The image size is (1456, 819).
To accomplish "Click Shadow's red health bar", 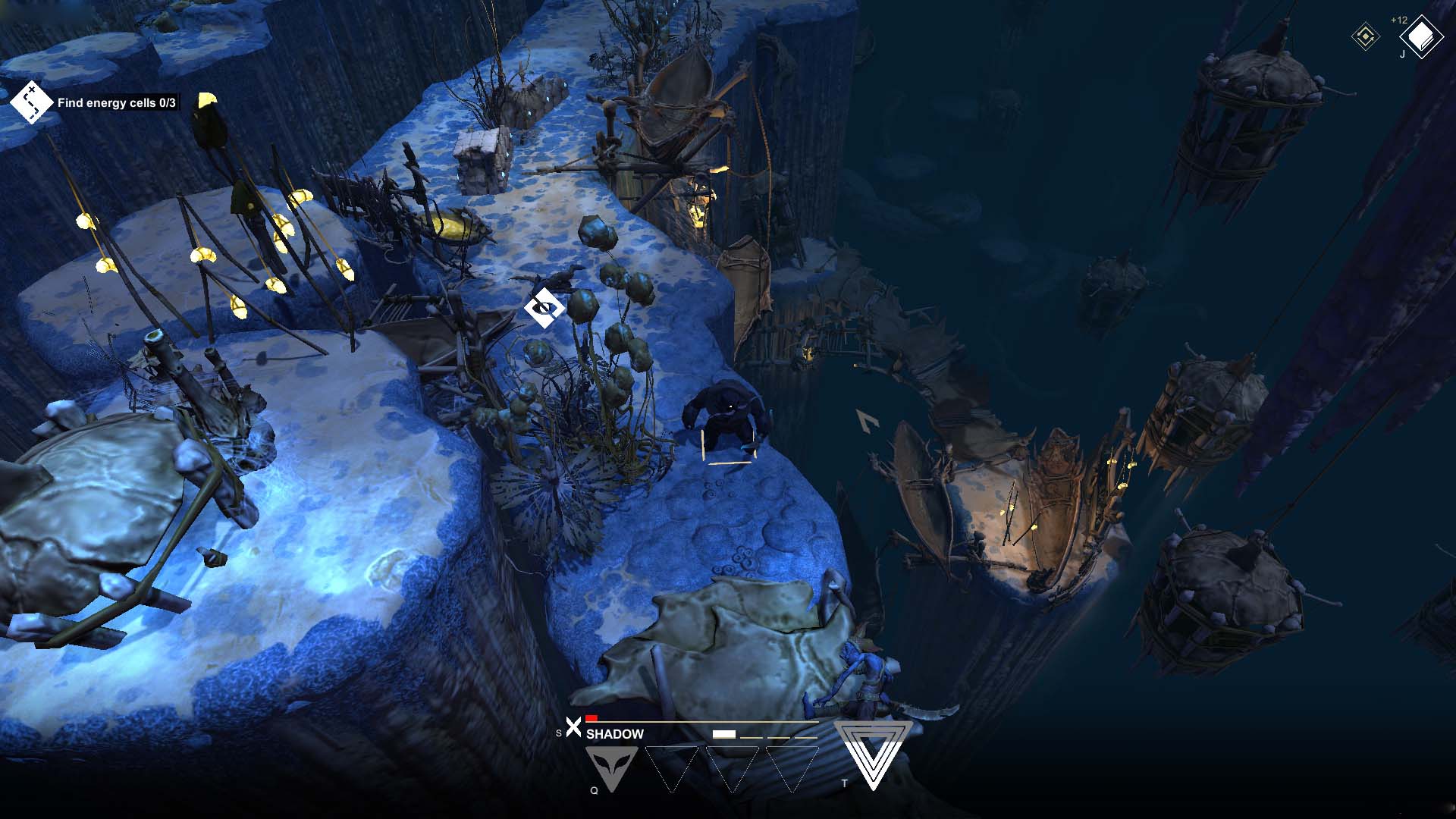I will 591,719.
